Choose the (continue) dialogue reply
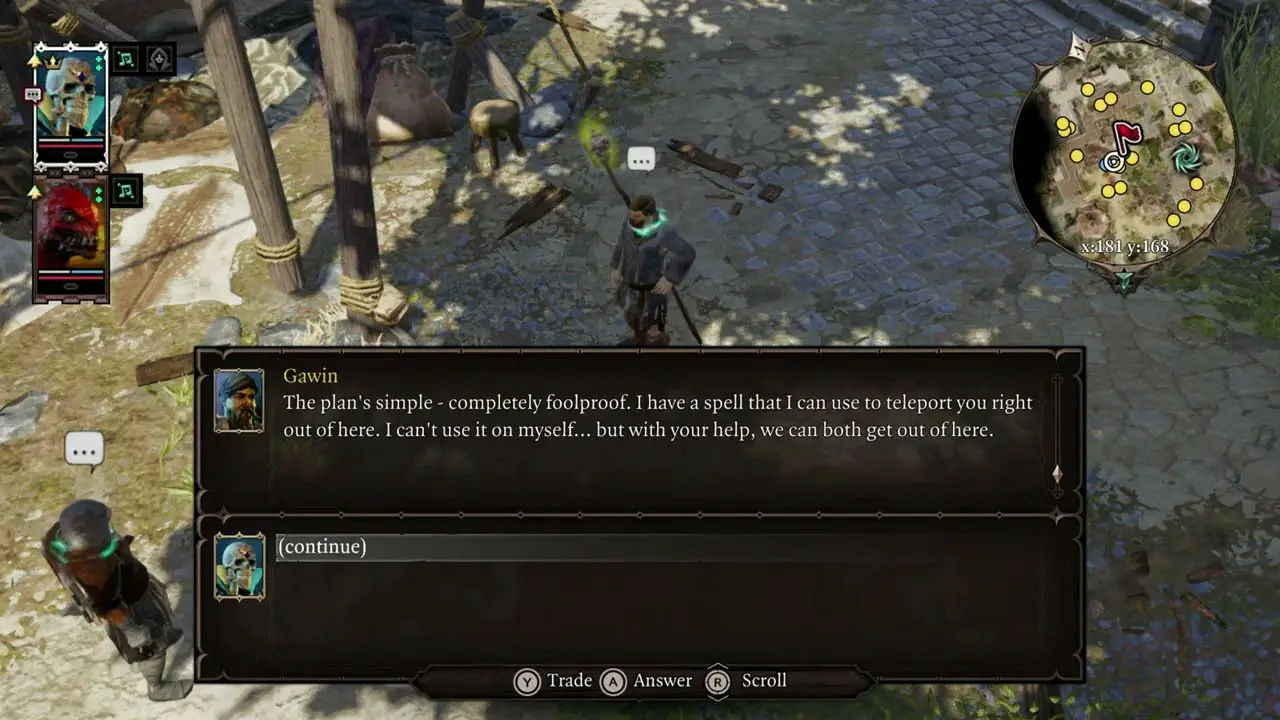This screenshot has height=720, width=1280. click(322, 547)
